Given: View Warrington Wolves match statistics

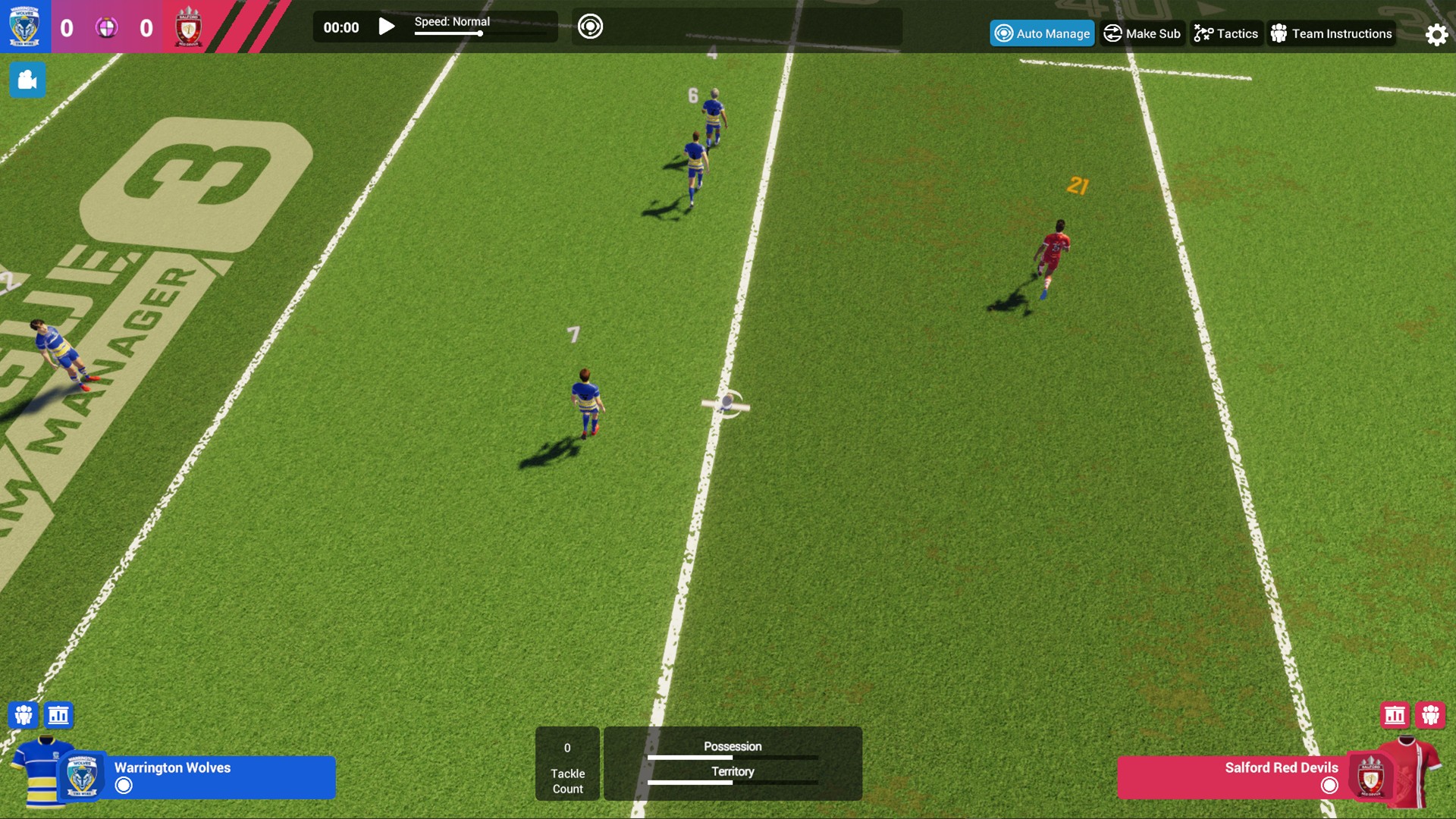Looking at the screenshot, I should (58, 715).
